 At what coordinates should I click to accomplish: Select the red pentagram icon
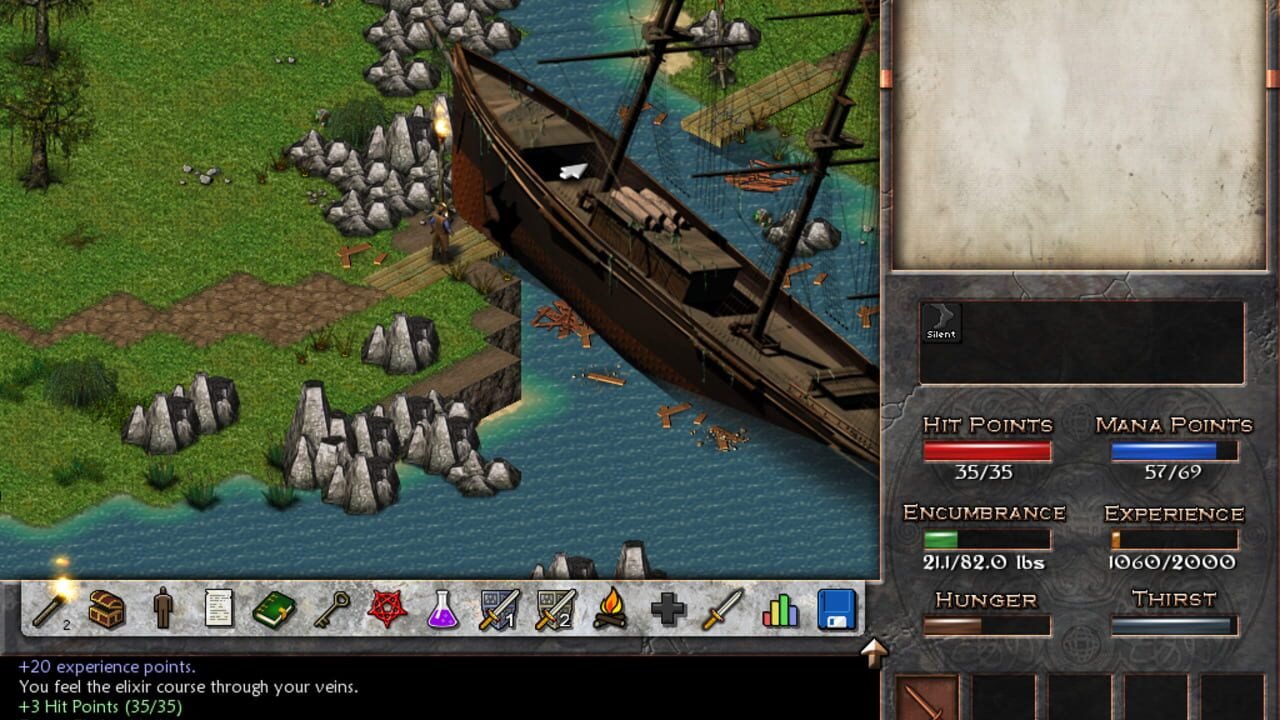[x=388, y=608]
